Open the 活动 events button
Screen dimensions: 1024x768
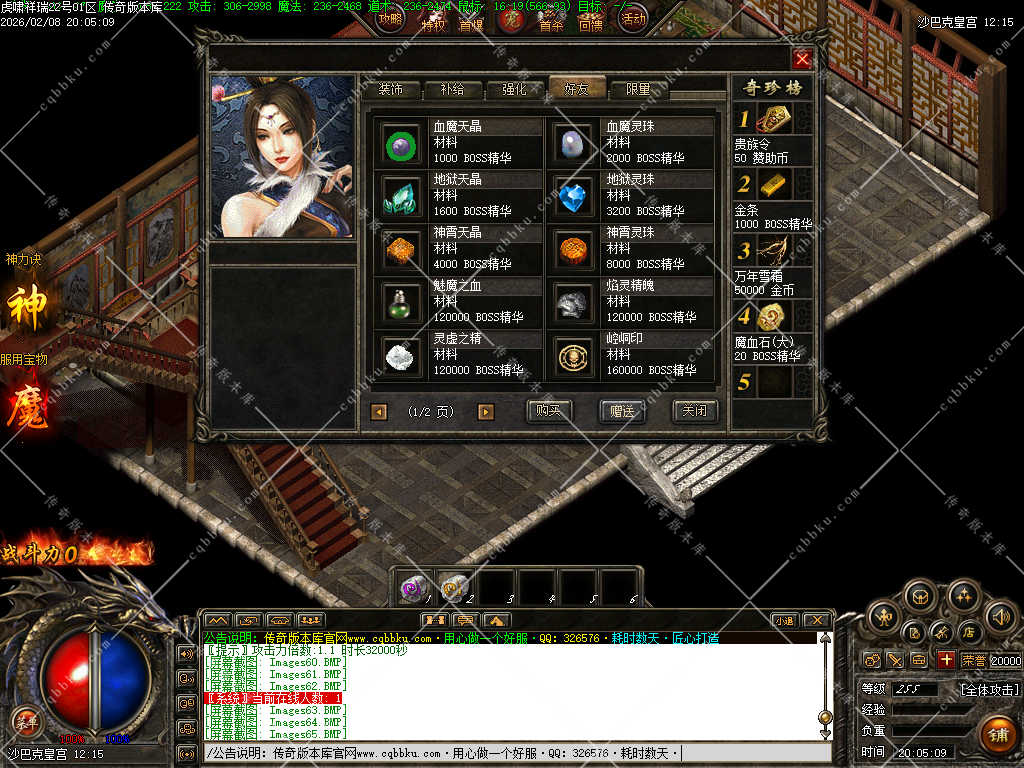pos(633,18)
